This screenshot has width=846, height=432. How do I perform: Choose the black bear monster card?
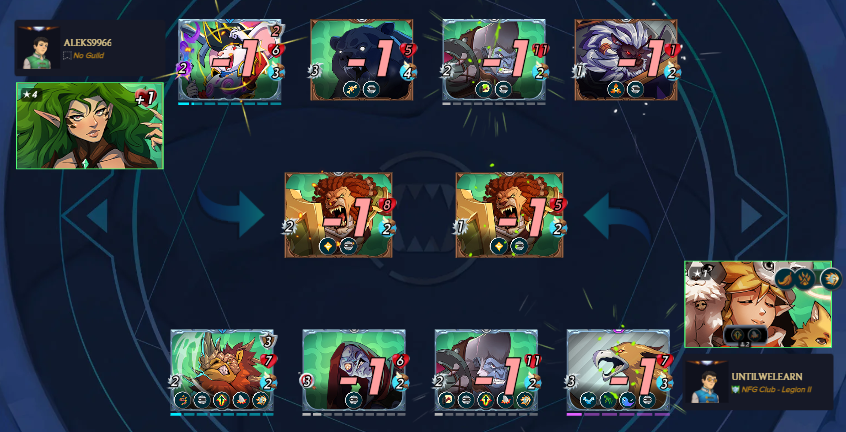[361, 60]
